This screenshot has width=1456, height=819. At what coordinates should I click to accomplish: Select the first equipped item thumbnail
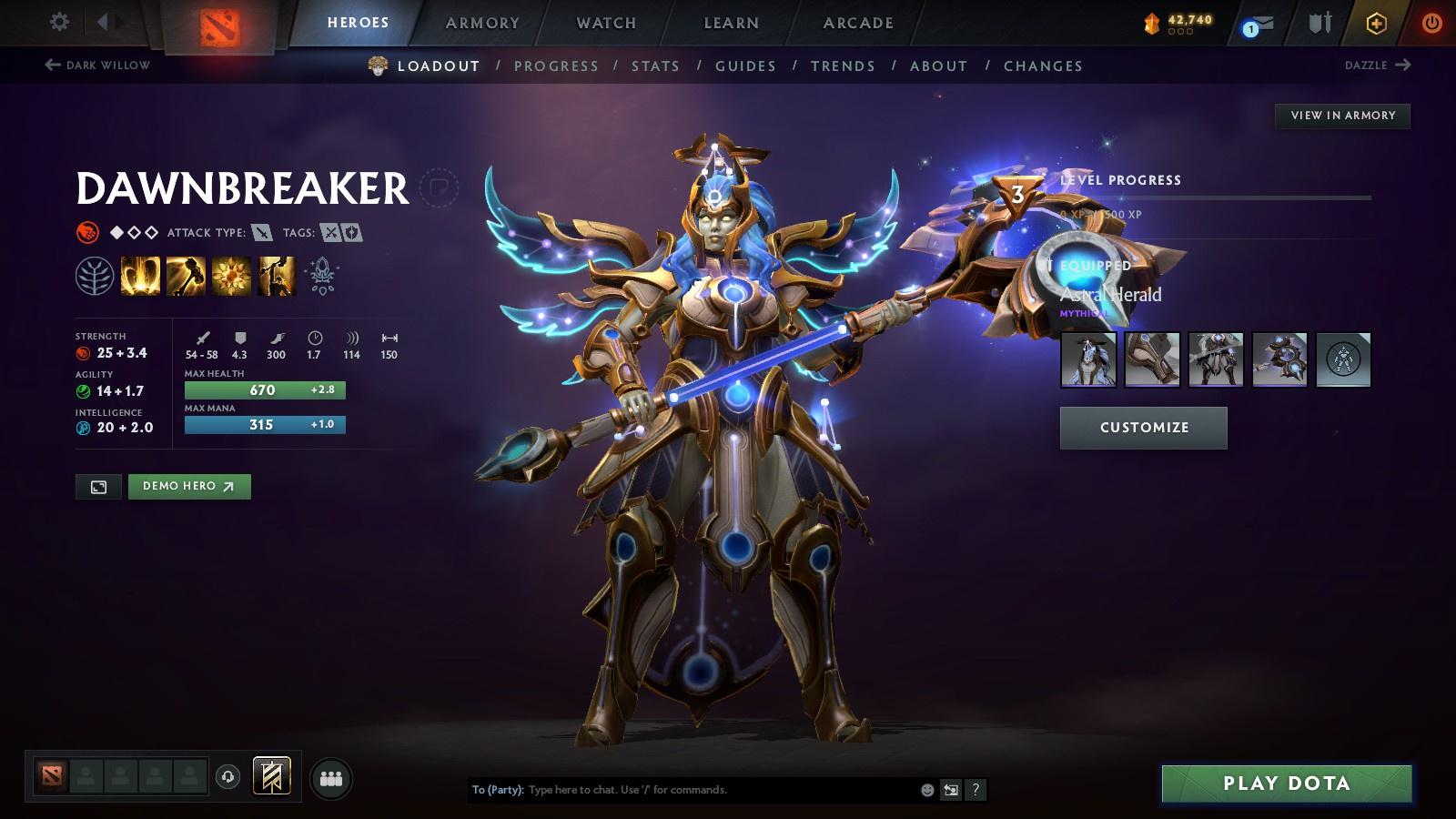click(x=1088, y=359)
